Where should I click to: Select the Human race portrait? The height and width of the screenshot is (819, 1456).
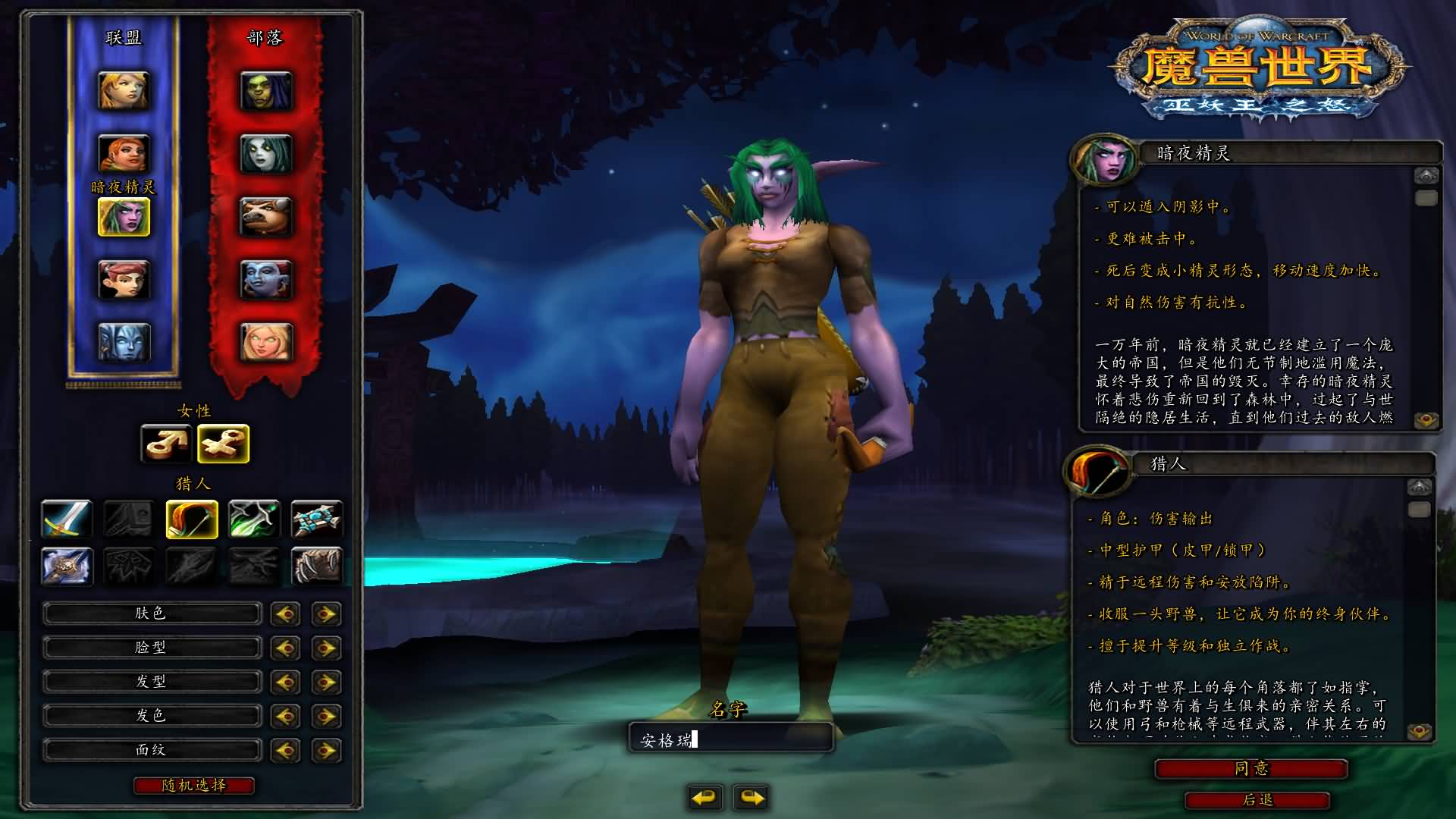124,90
